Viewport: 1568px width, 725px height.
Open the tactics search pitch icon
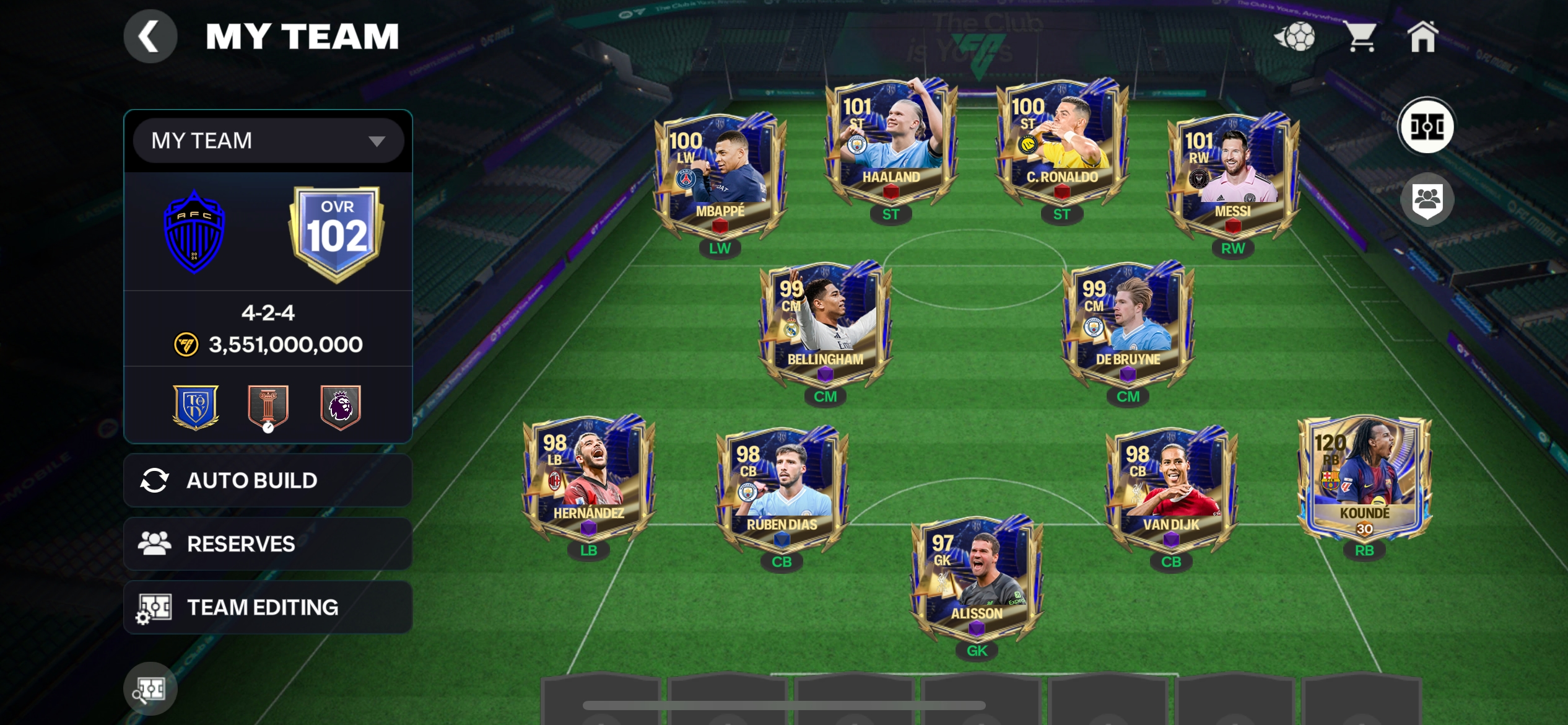click(150, 688)
